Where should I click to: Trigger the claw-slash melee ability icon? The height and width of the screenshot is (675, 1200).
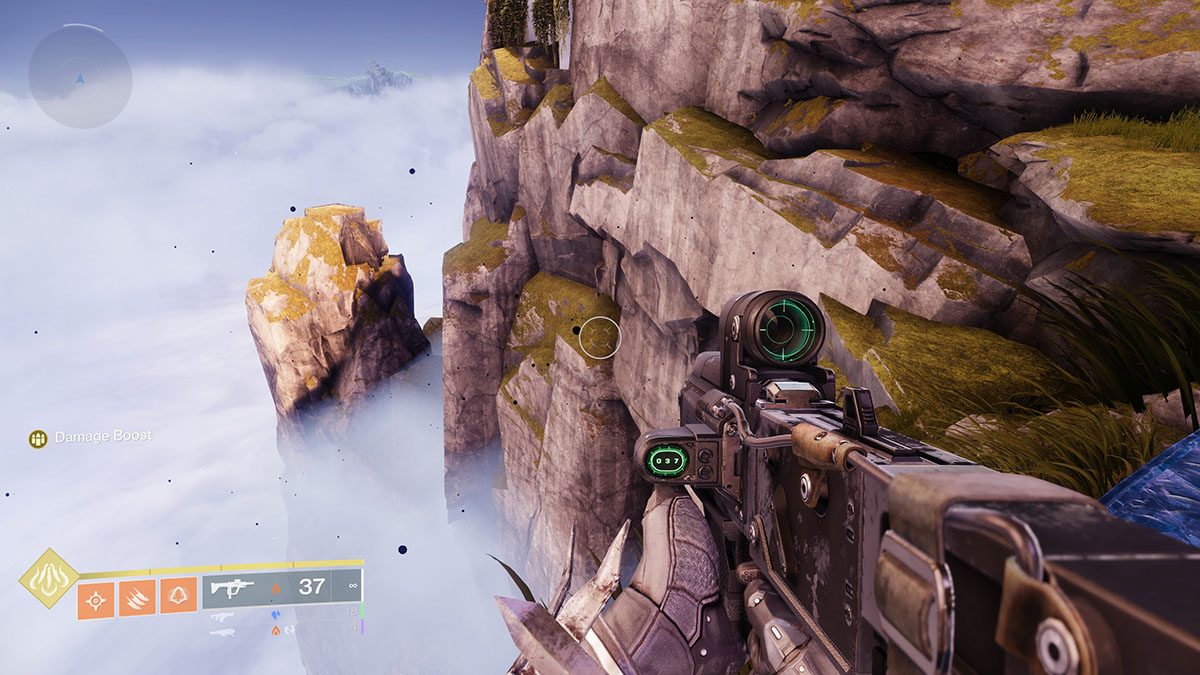pyautogui.click(x=137, y=599)
